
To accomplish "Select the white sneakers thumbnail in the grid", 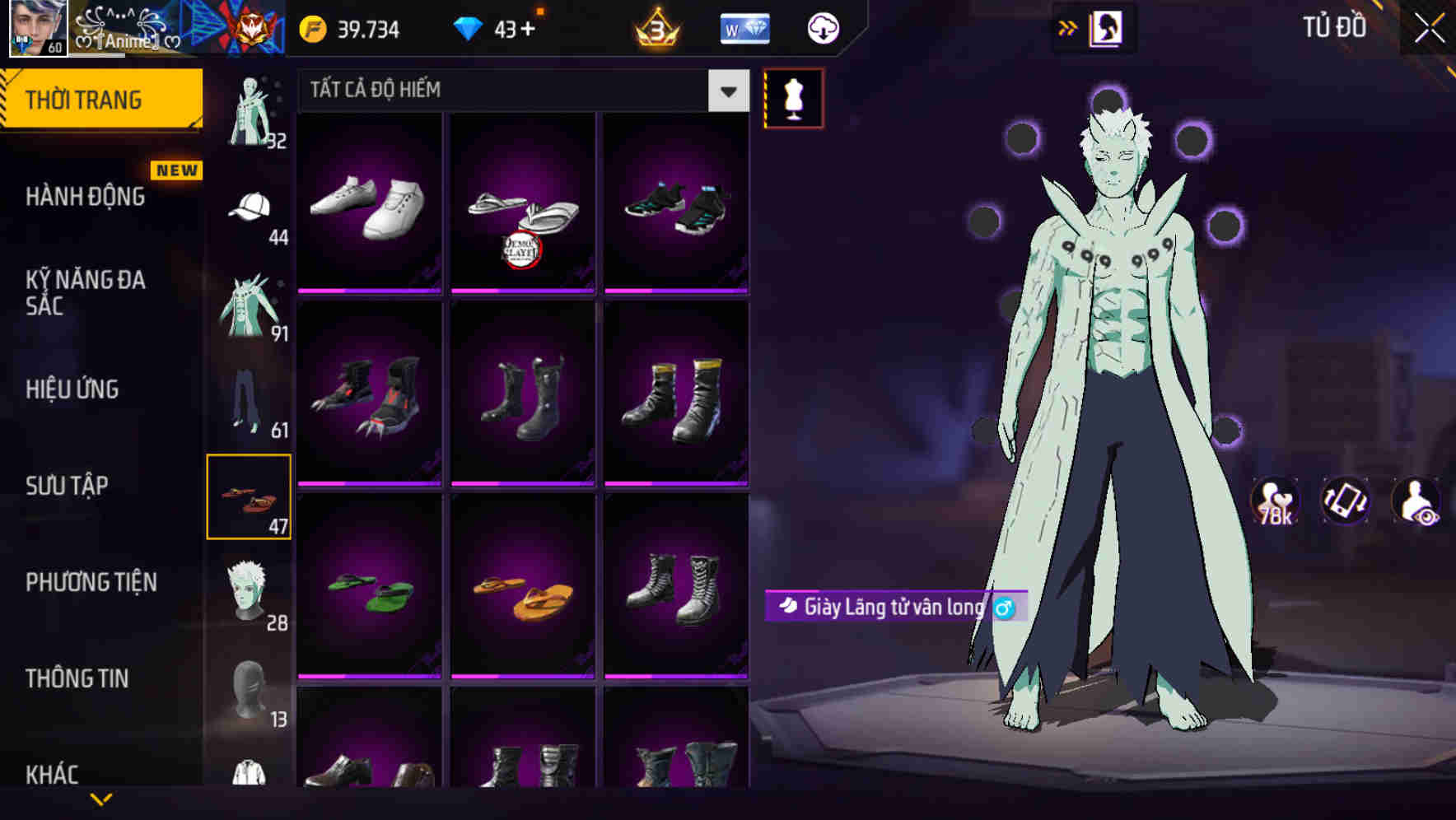I will pos(369,203).
